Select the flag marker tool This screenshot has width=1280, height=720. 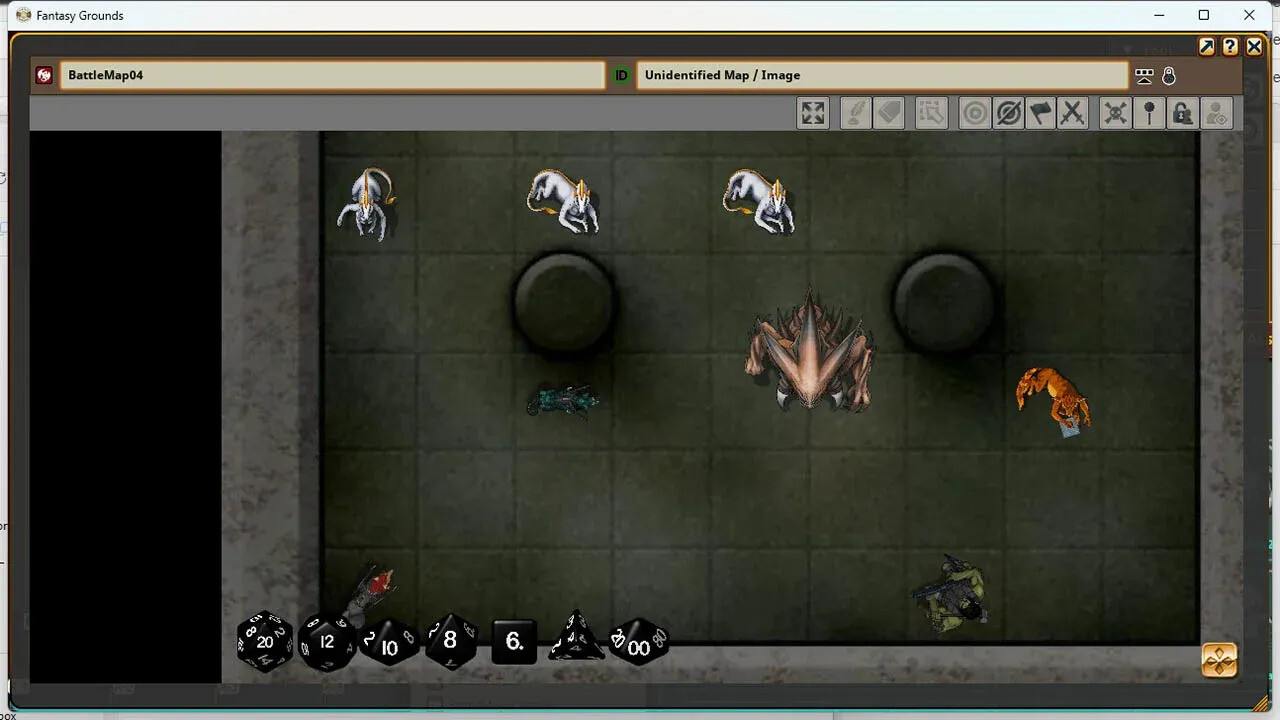click(x=1040, y=112)
